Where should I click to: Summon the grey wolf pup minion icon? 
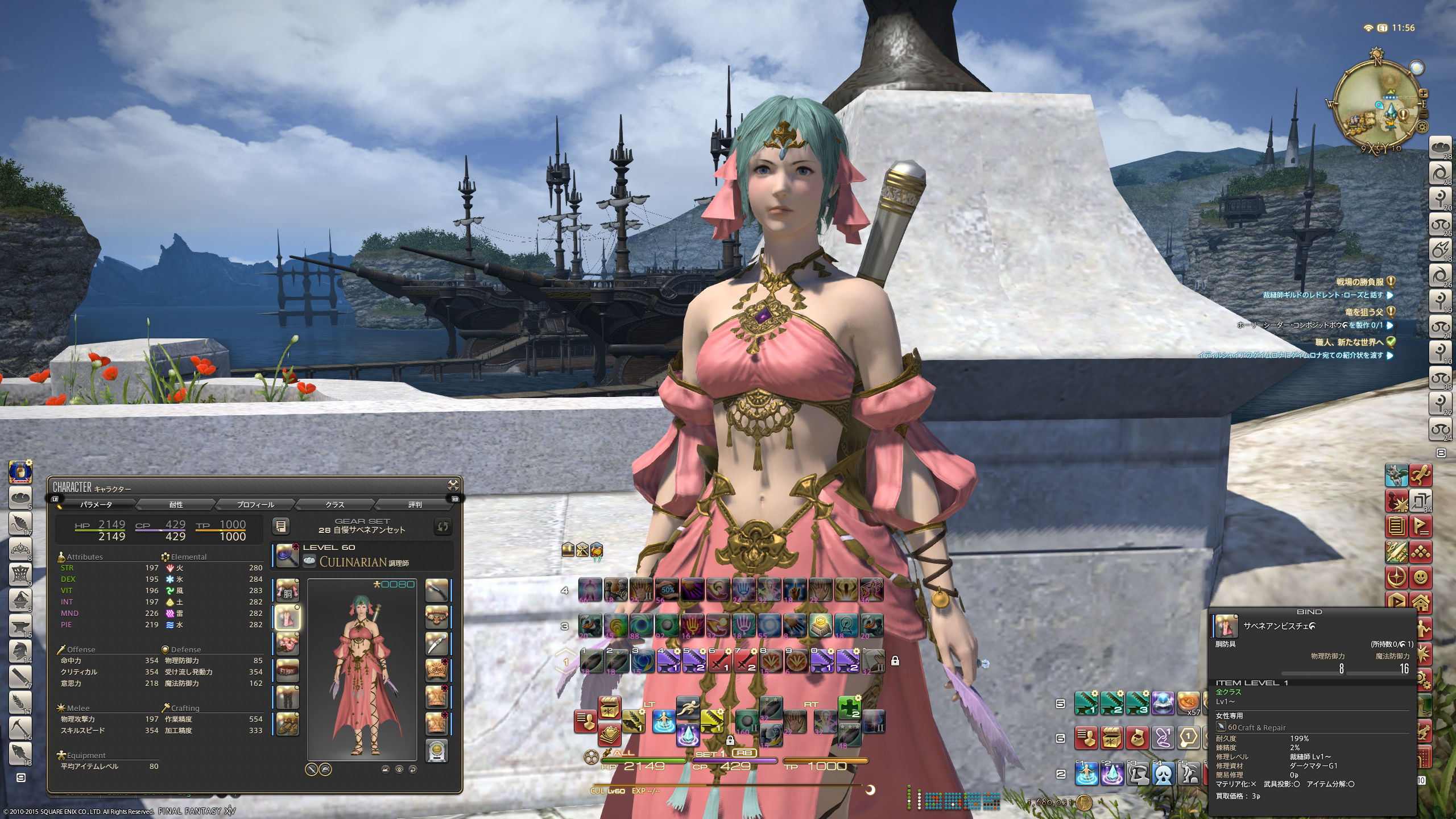click(x=1396, y=475)
